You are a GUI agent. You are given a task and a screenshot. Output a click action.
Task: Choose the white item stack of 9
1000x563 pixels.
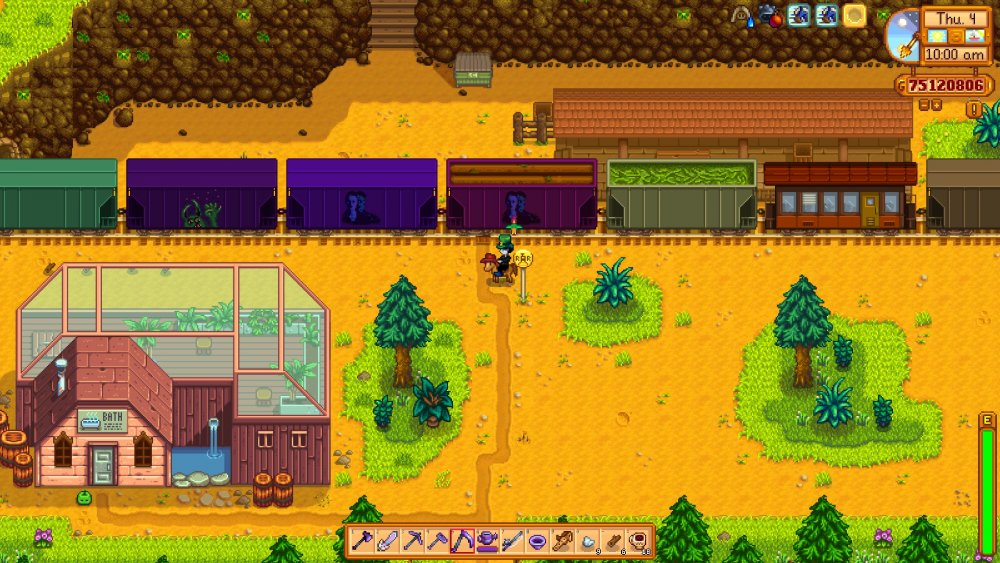tap(588, 541)
